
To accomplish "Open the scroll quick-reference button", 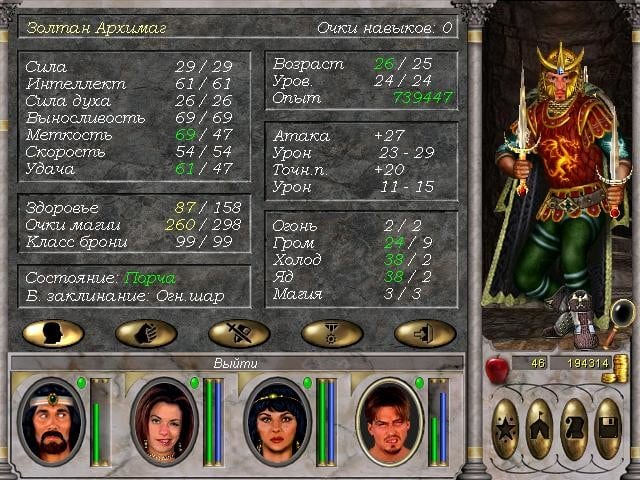I will pyautogui.click(x=574, y=429).
